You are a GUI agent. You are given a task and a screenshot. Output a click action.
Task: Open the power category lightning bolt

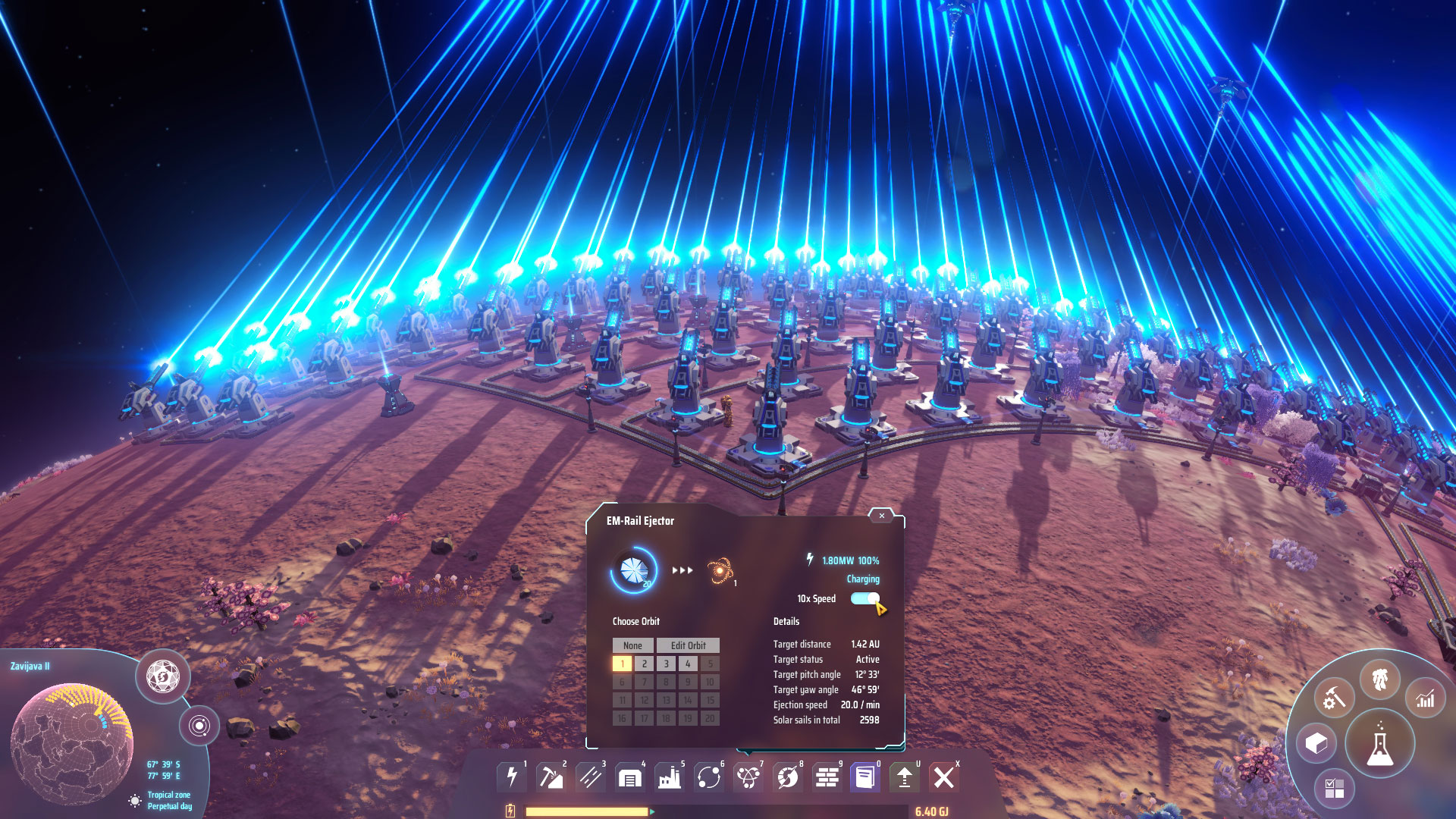coord(512,777)
